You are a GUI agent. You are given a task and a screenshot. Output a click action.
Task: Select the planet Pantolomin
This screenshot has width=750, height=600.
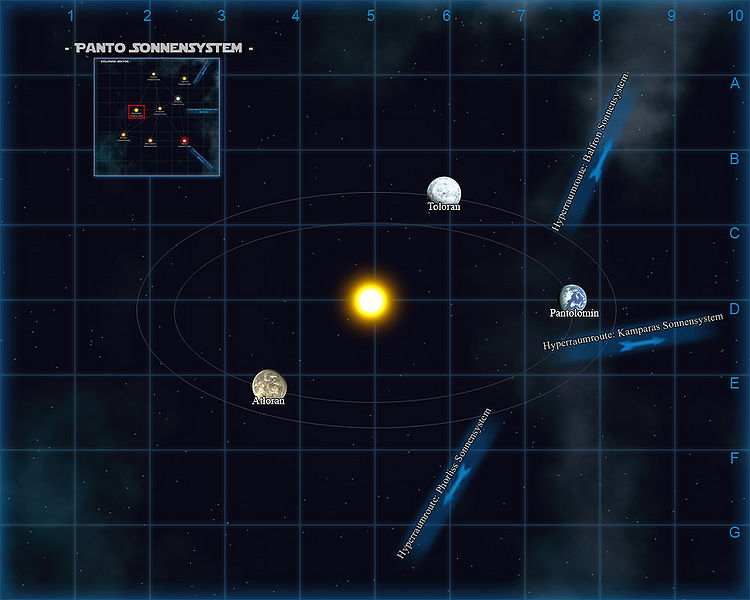point(573,297)
